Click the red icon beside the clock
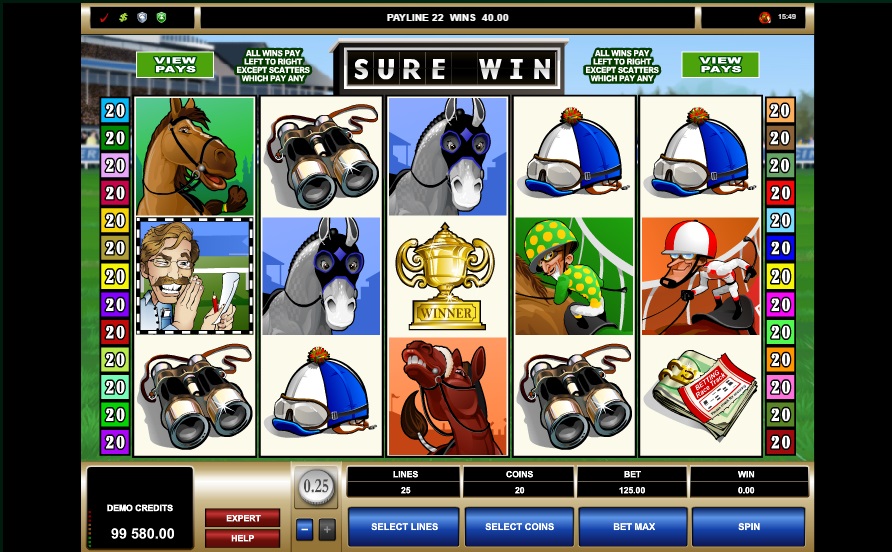The image size is (892, 552). (765, 17)
